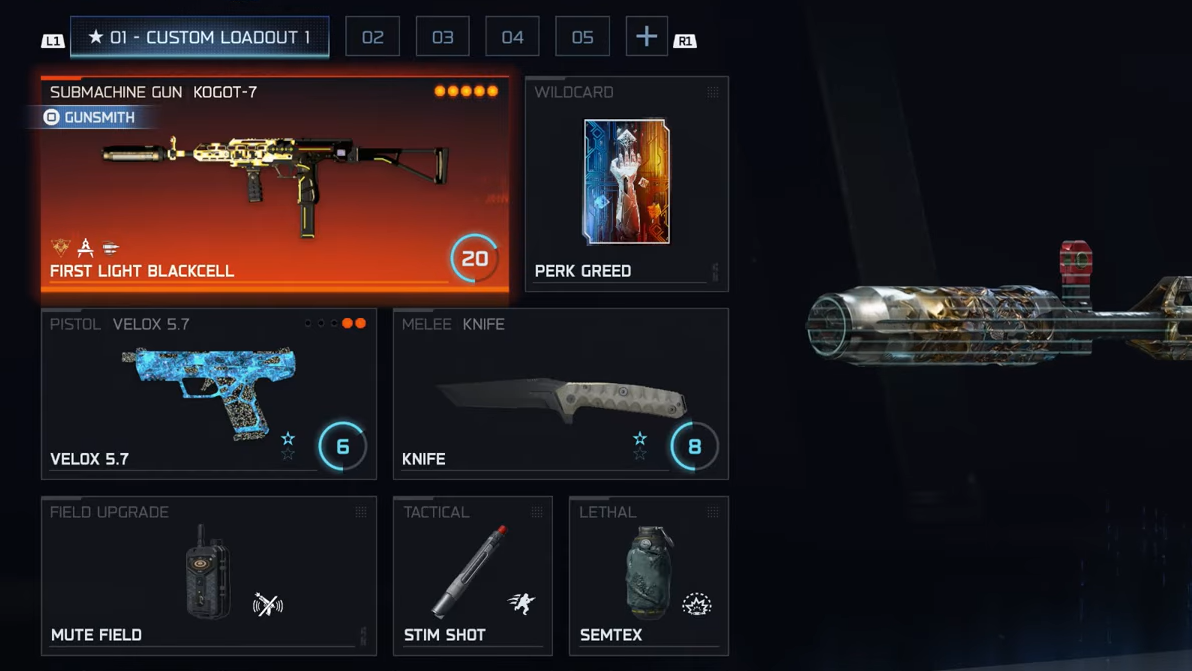
Task: Add a new loadout with plus button
Action: 646,37
